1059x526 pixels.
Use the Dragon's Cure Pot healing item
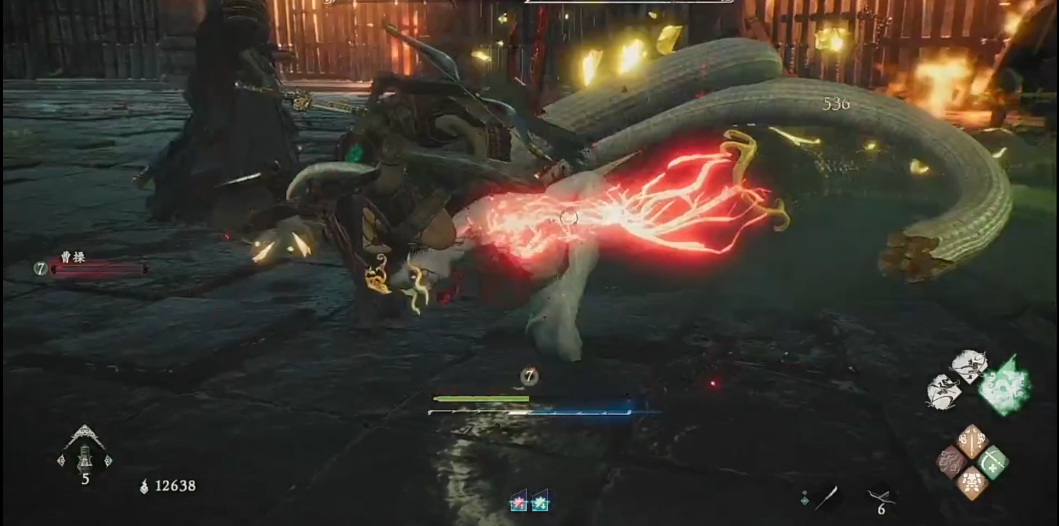coord(85,455)
